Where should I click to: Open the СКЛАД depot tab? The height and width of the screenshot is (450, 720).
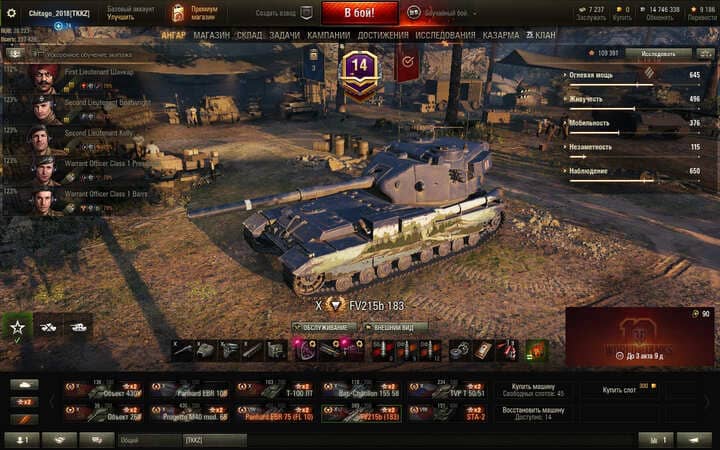(x=249, y=35)
